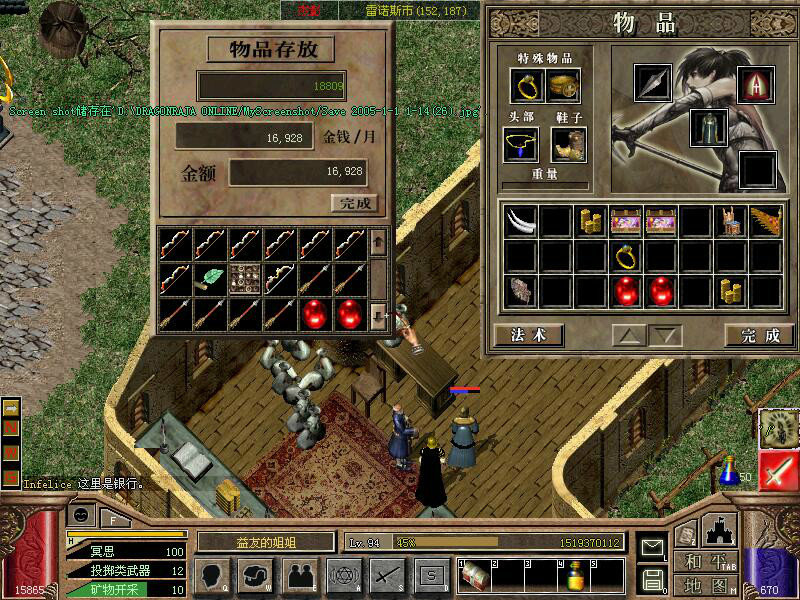Select the equipped body armor slot
This screenshot has height=600, width=800.
(708, 128)
